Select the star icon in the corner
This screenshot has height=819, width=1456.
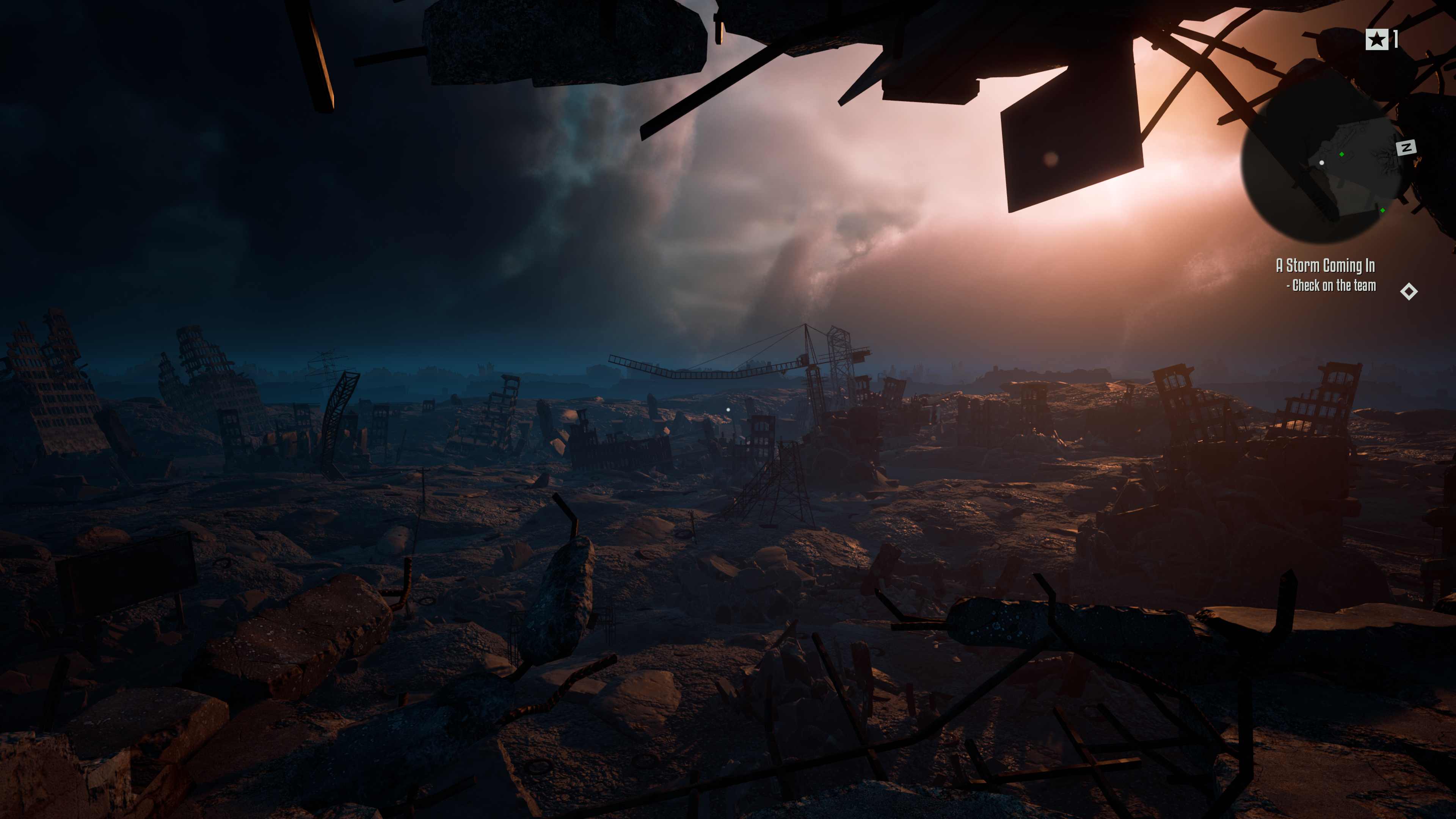[1376, 39]
